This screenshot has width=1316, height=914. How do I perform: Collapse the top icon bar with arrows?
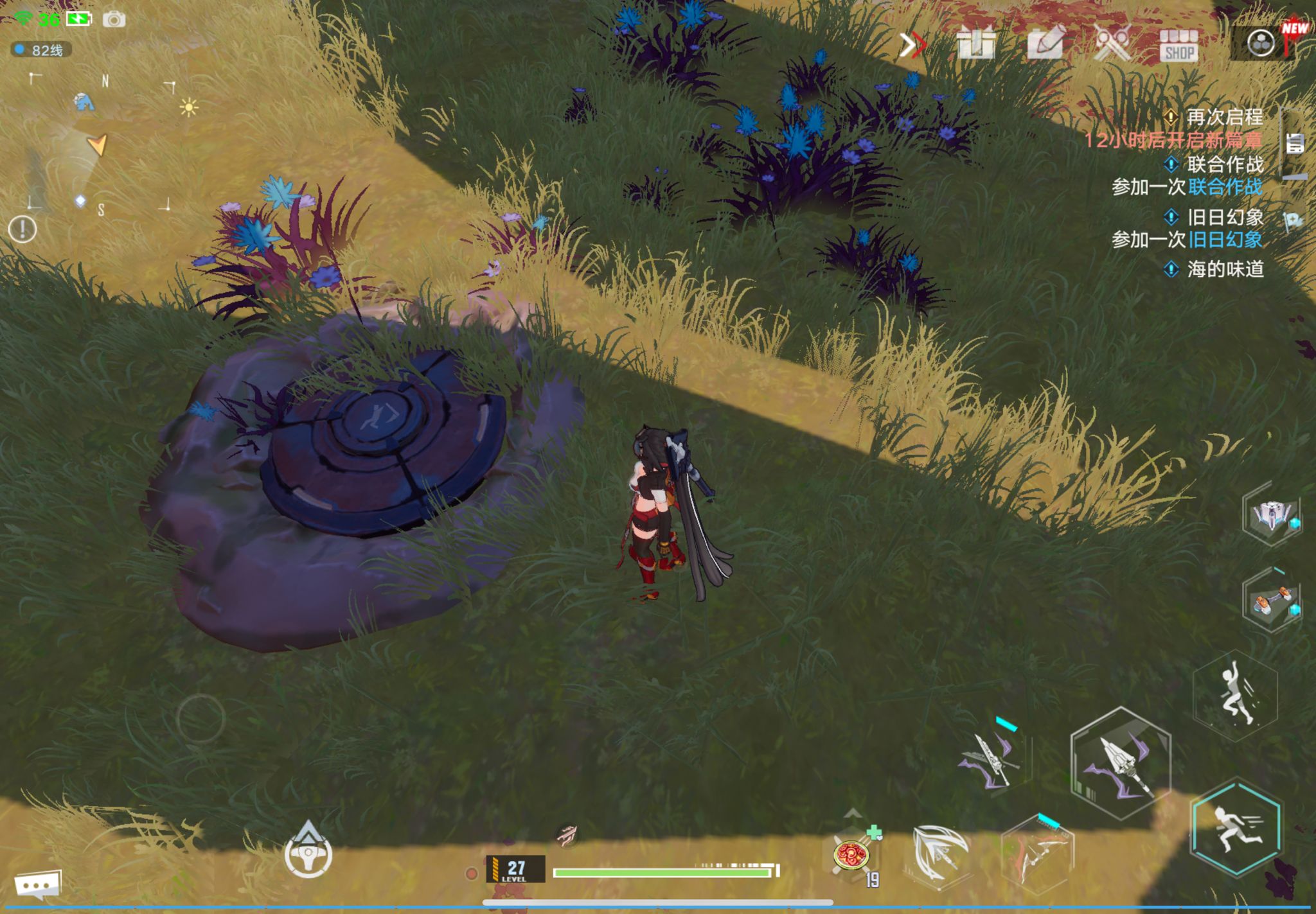(x=912, y=45)
